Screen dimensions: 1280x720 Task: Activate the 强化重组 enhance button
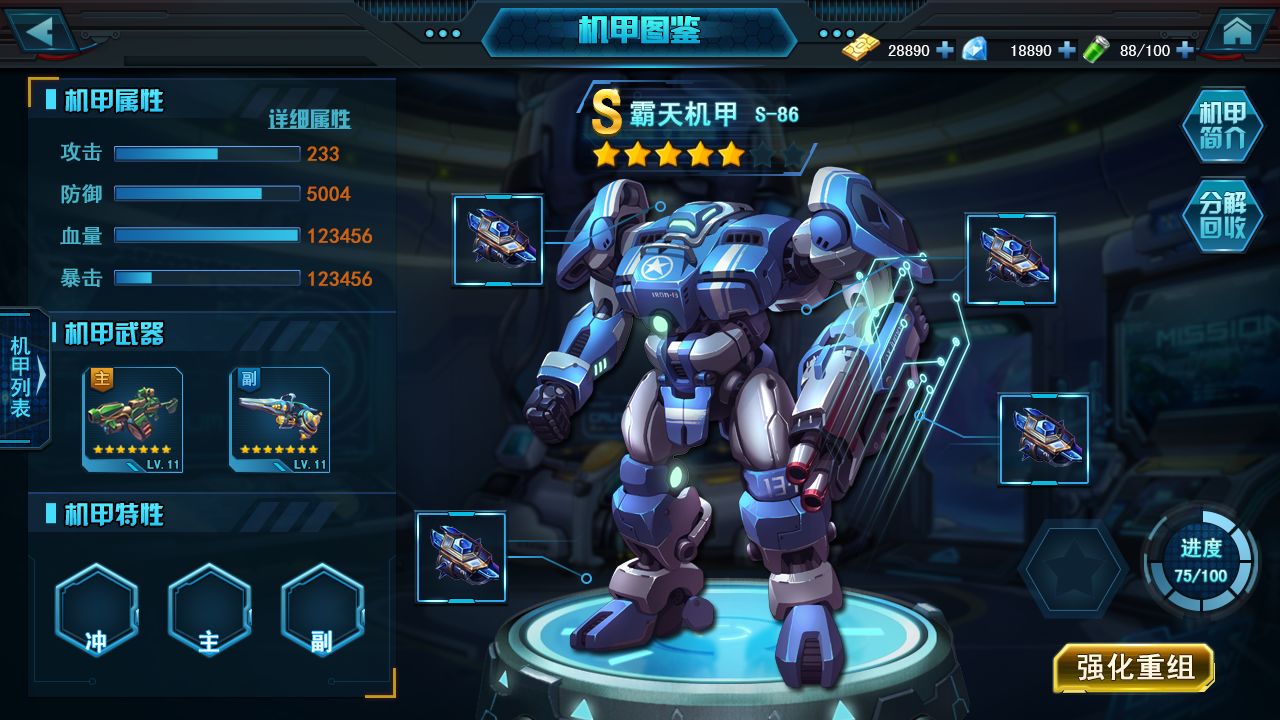click(x=1134, y=668)
